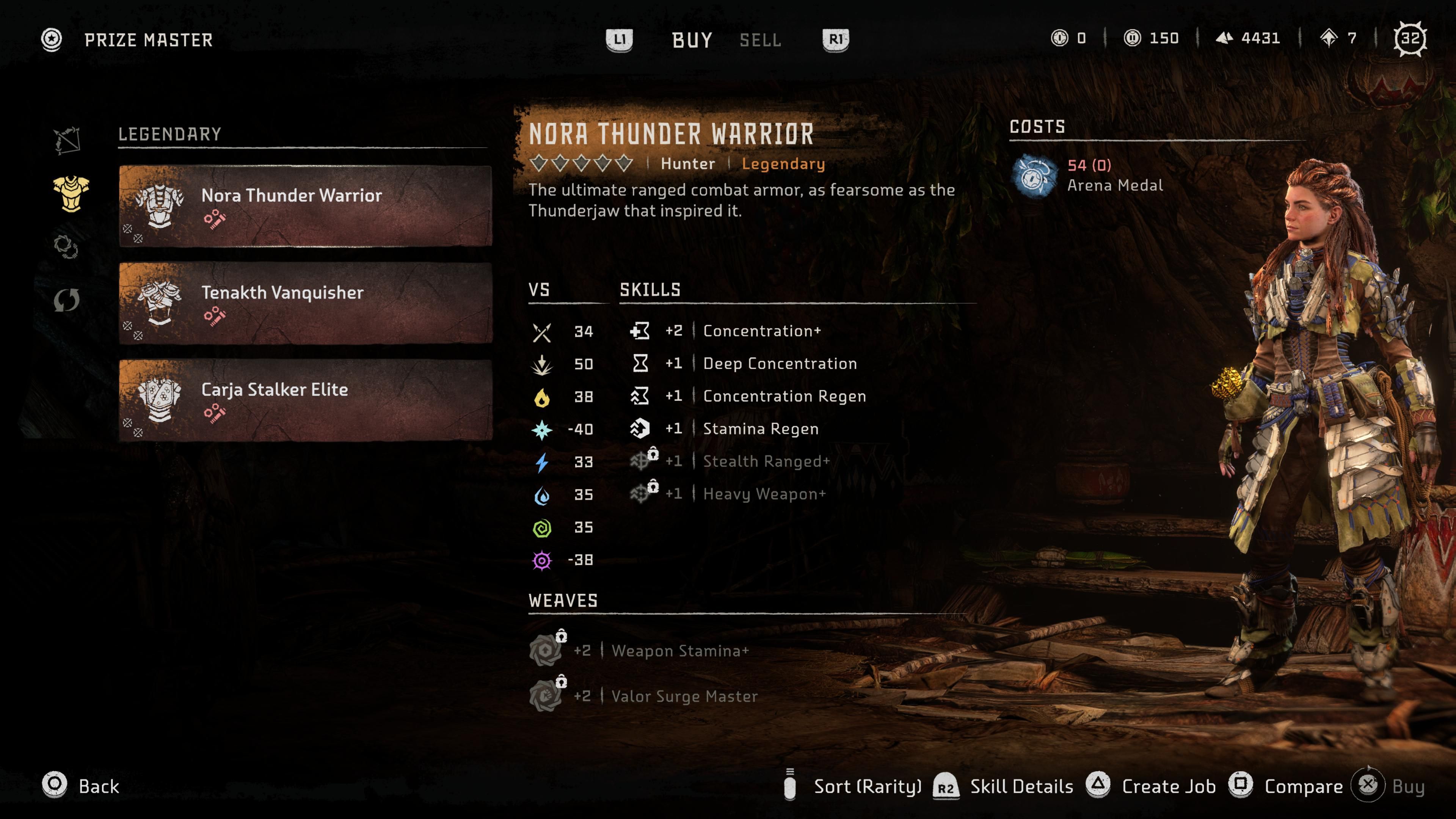The height and width of the screenshot is (819, 1456).
Task: Click the Arena Medal cost icon
Action: [x=1033, y=176]
